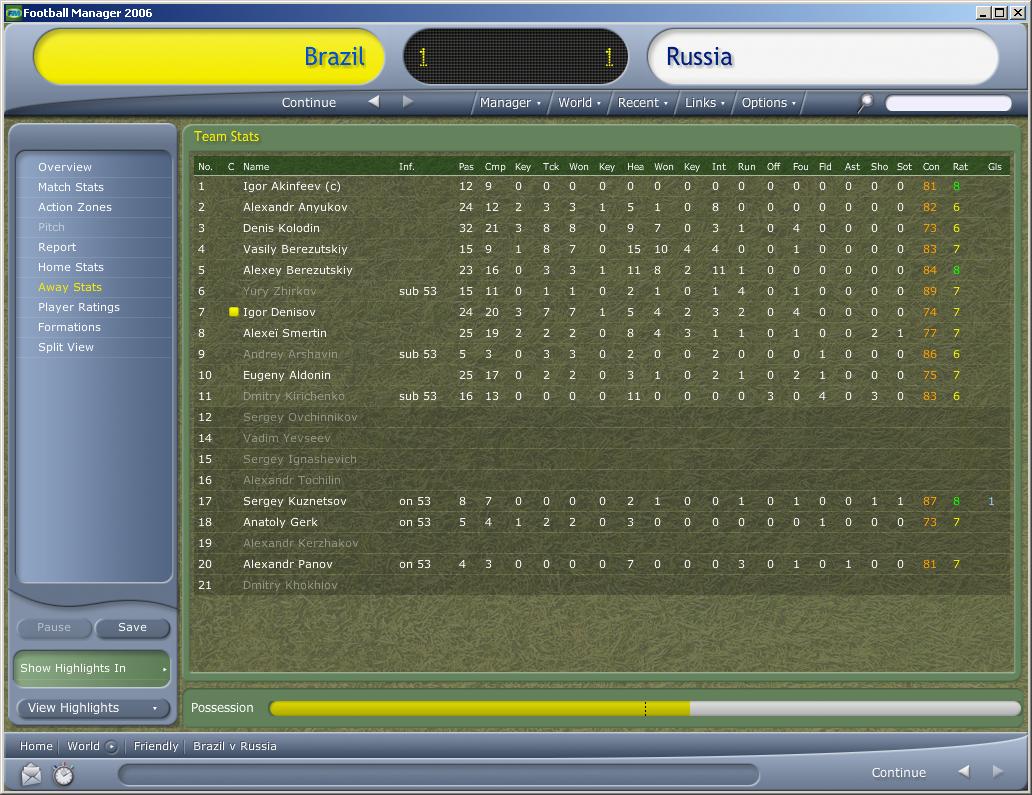Open the Manager menu

click(510, 102)
